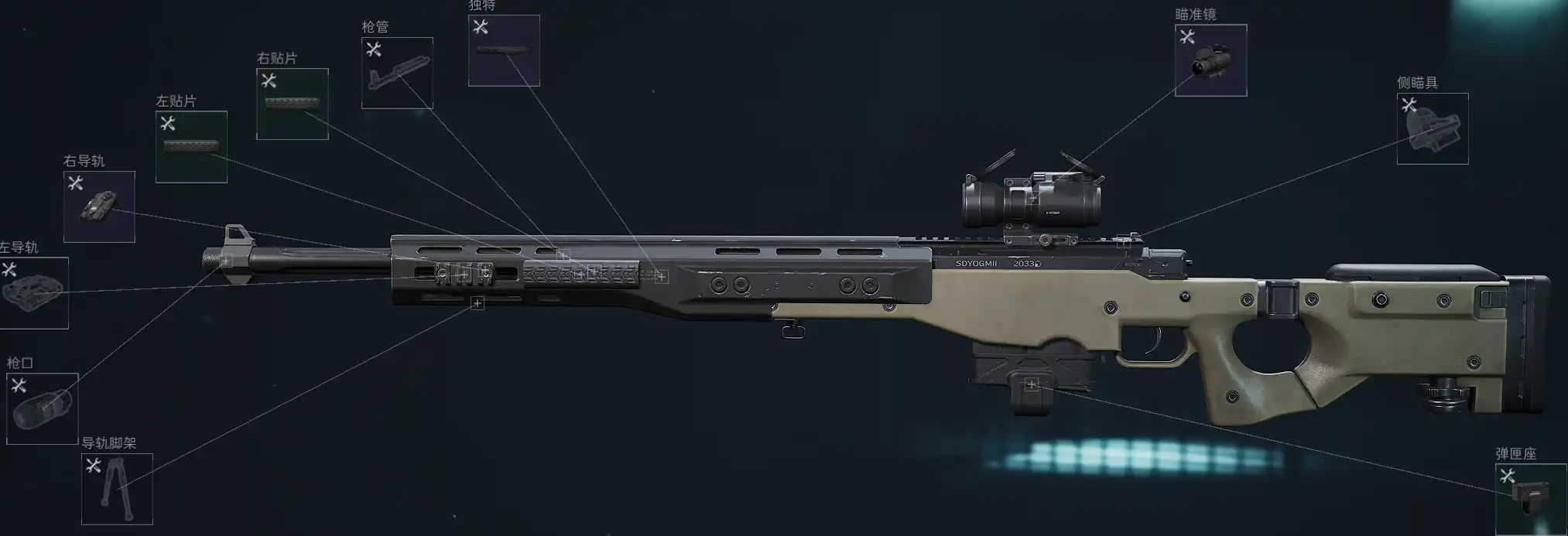Image resolution: width=1568 pixels, height=536 pixels.
Task: Select the 导轨脚架 bipod slot
Action: [x=117, y=489]
